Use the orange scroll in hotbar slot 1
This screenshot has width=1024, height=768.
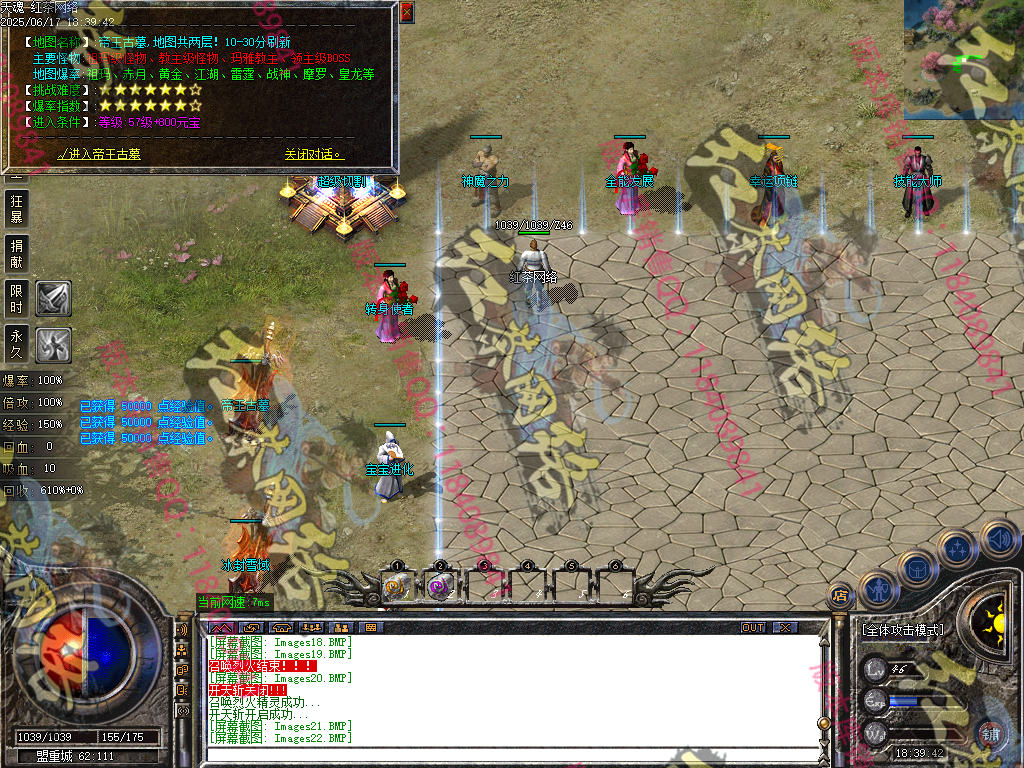pos(396,587)
